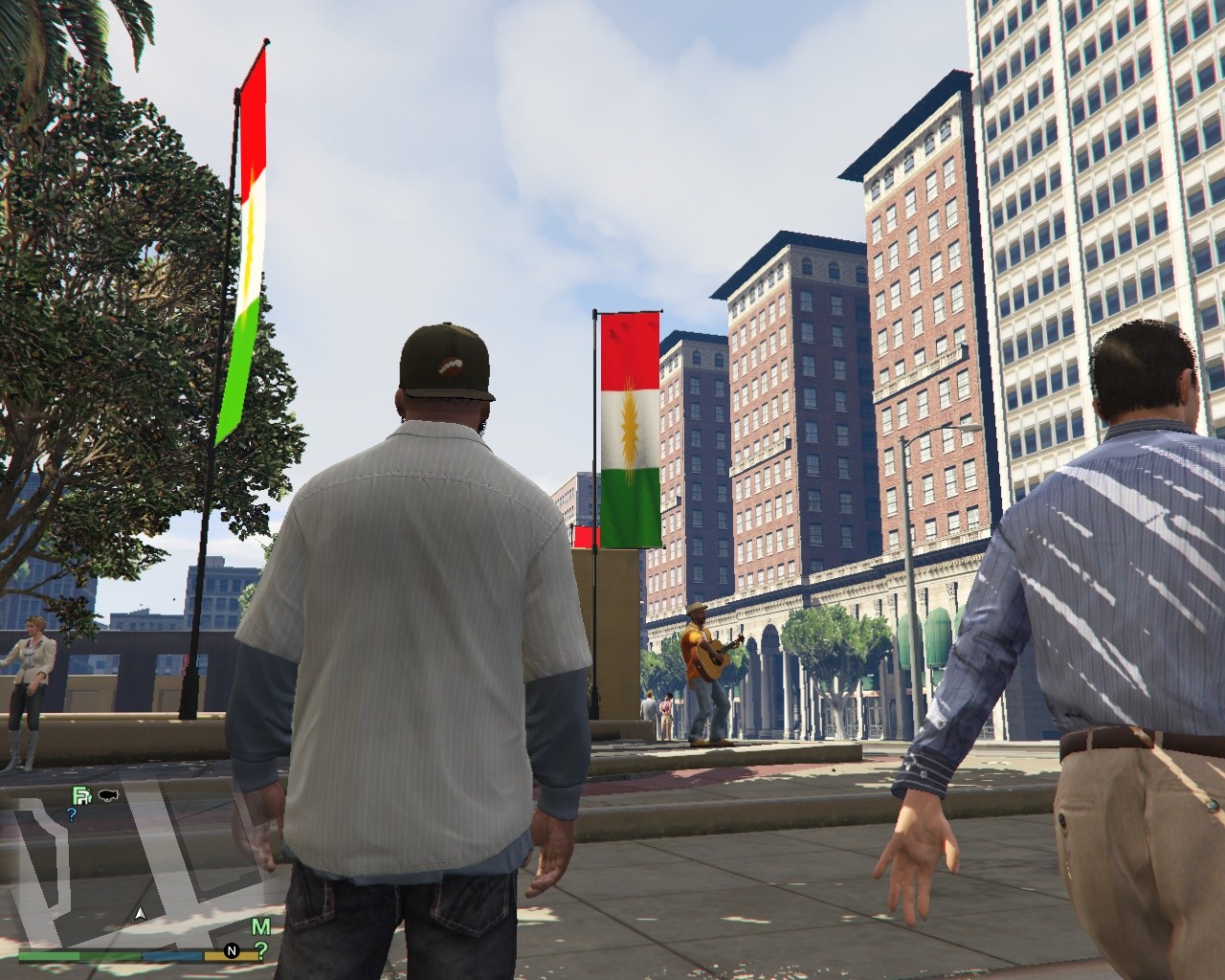
Task: Click the blue armor bar segment
Action: 170,957
